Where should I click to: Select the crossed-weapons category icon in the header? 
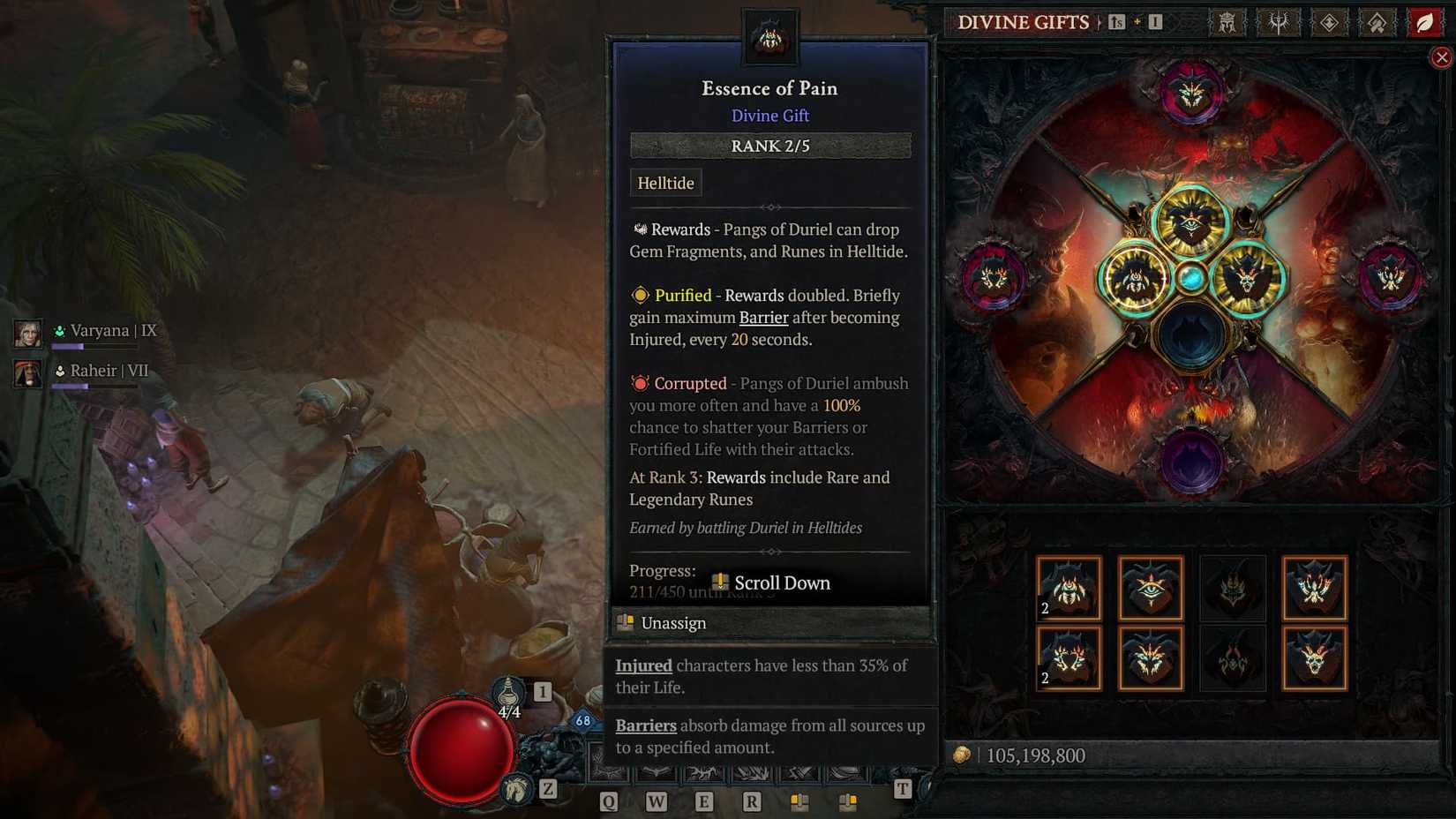pos(1279,23)
